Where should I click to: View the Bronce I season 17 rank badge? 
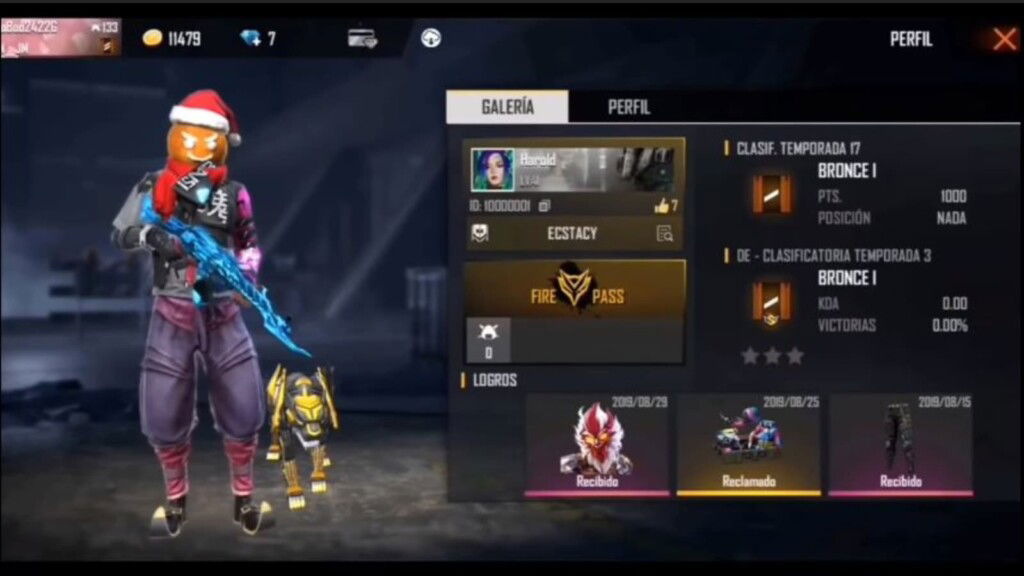coord(772,194)
